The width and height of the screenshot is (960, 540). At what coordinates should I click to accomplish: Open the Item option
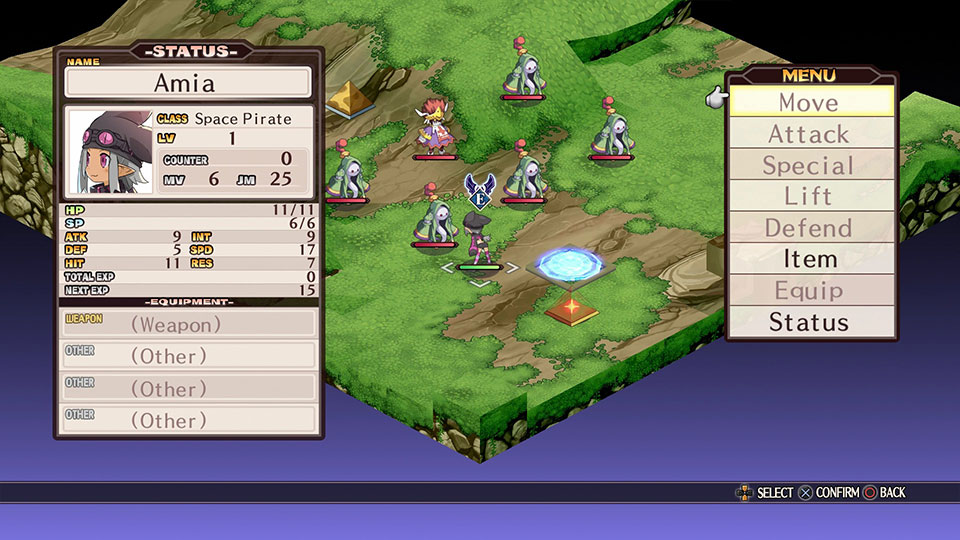[x=810, y=259]
